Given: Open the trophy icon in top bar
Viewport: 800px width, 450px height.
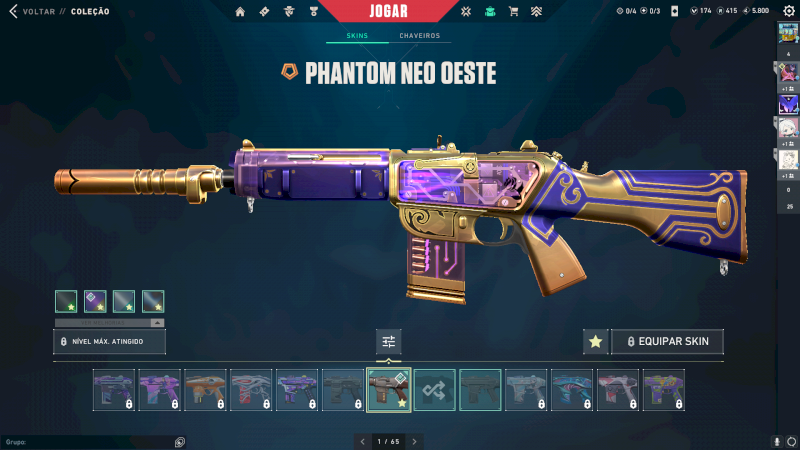Looking at the screenshot, I should click(312, 12).
